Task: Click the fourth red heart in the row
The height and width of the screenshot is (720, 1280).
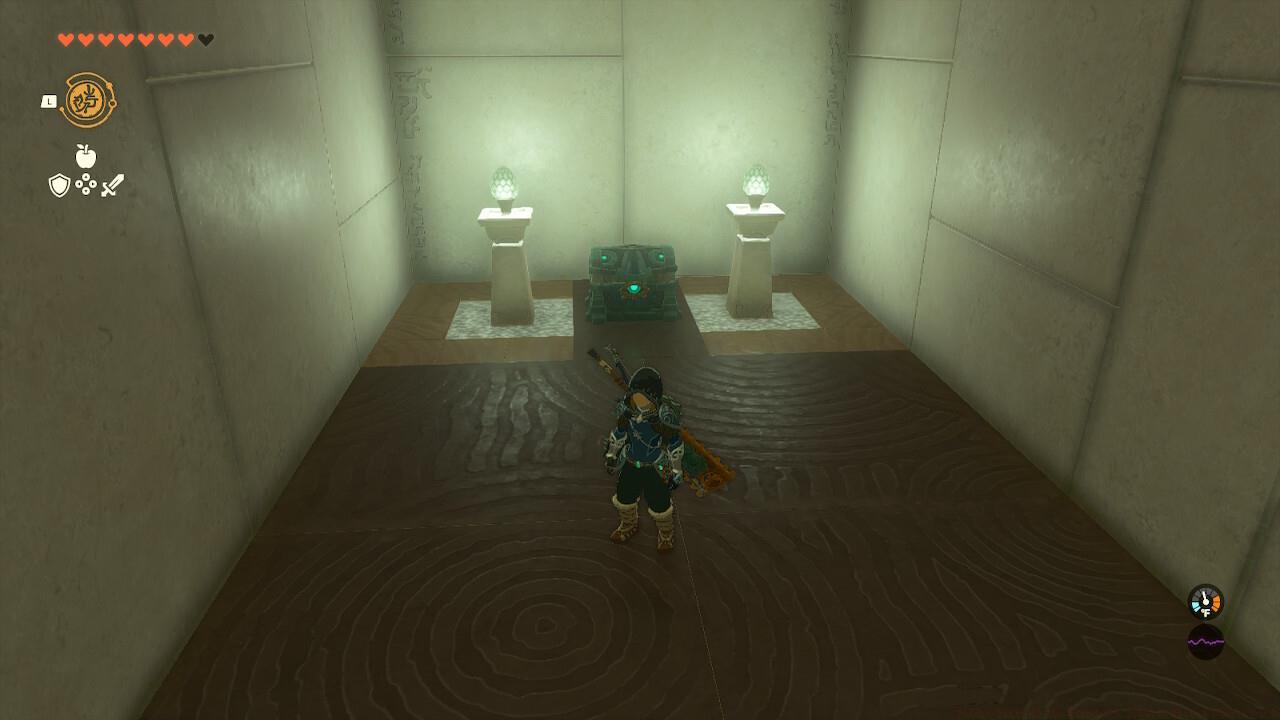Action: 126,39
